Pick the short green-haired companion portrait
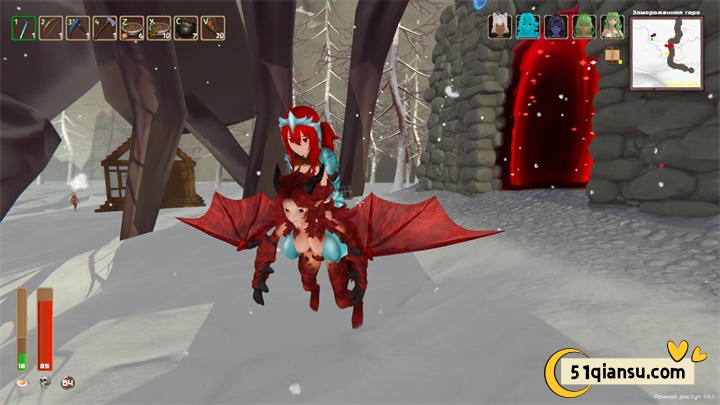The image size is (720, 405). coord(582,26)
